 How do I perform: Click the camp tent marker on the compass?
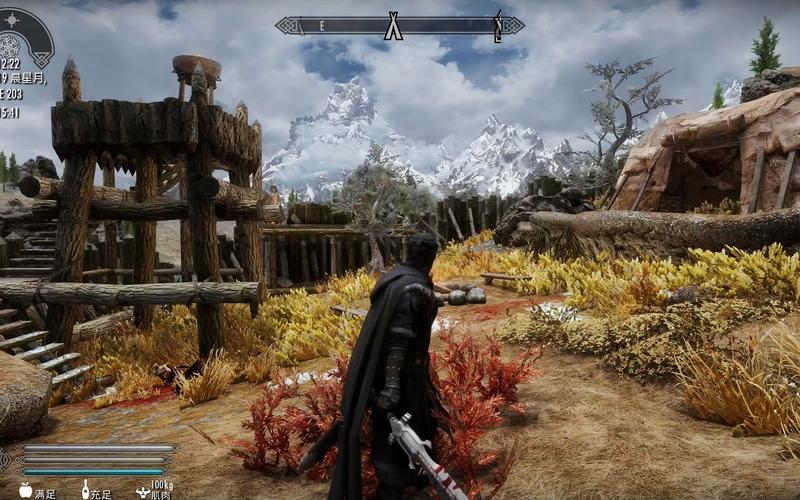click(x=393, y=25)
